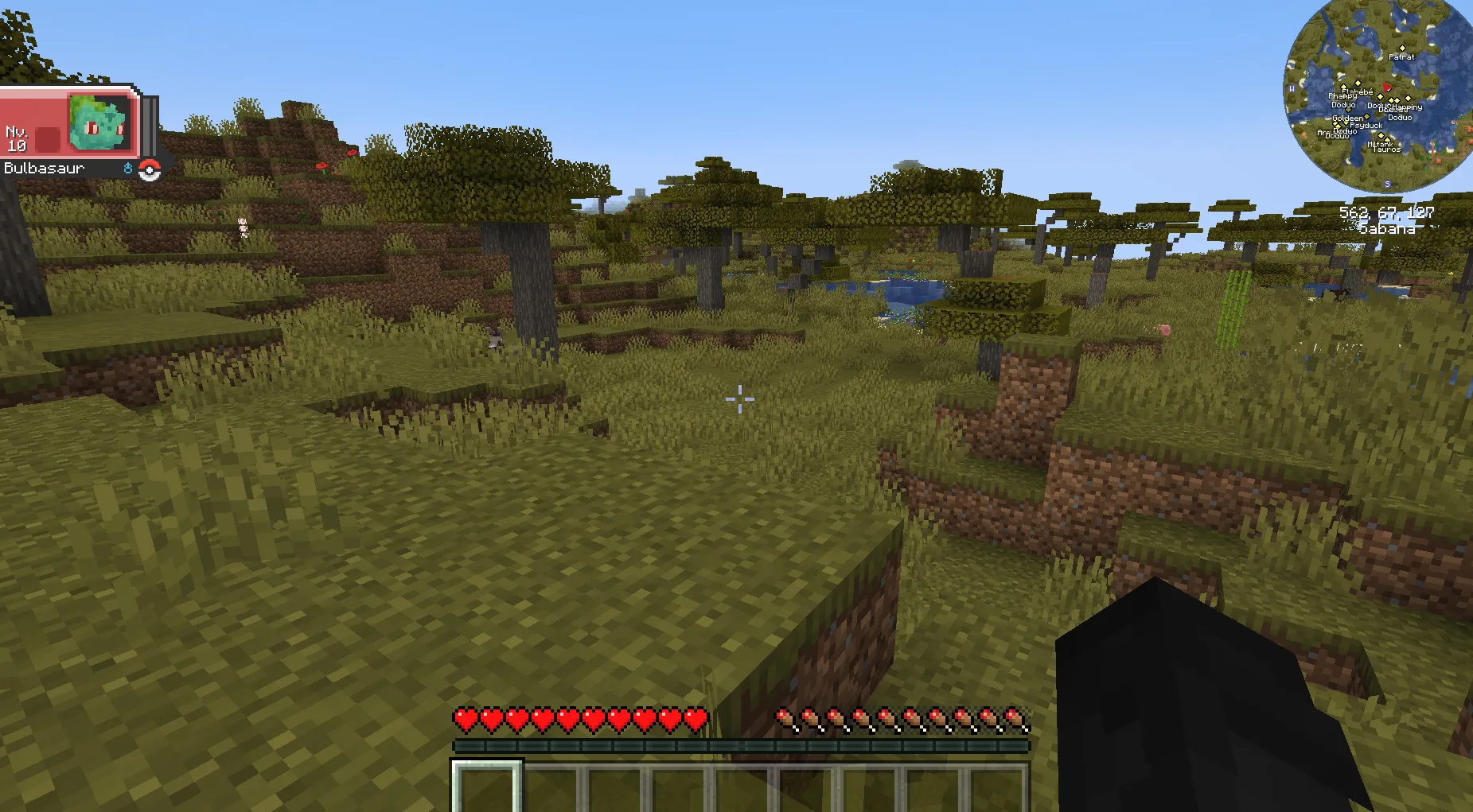Click the S cardinal marker below the minimap
The image size is (1473, 812).
(1388, 184)
